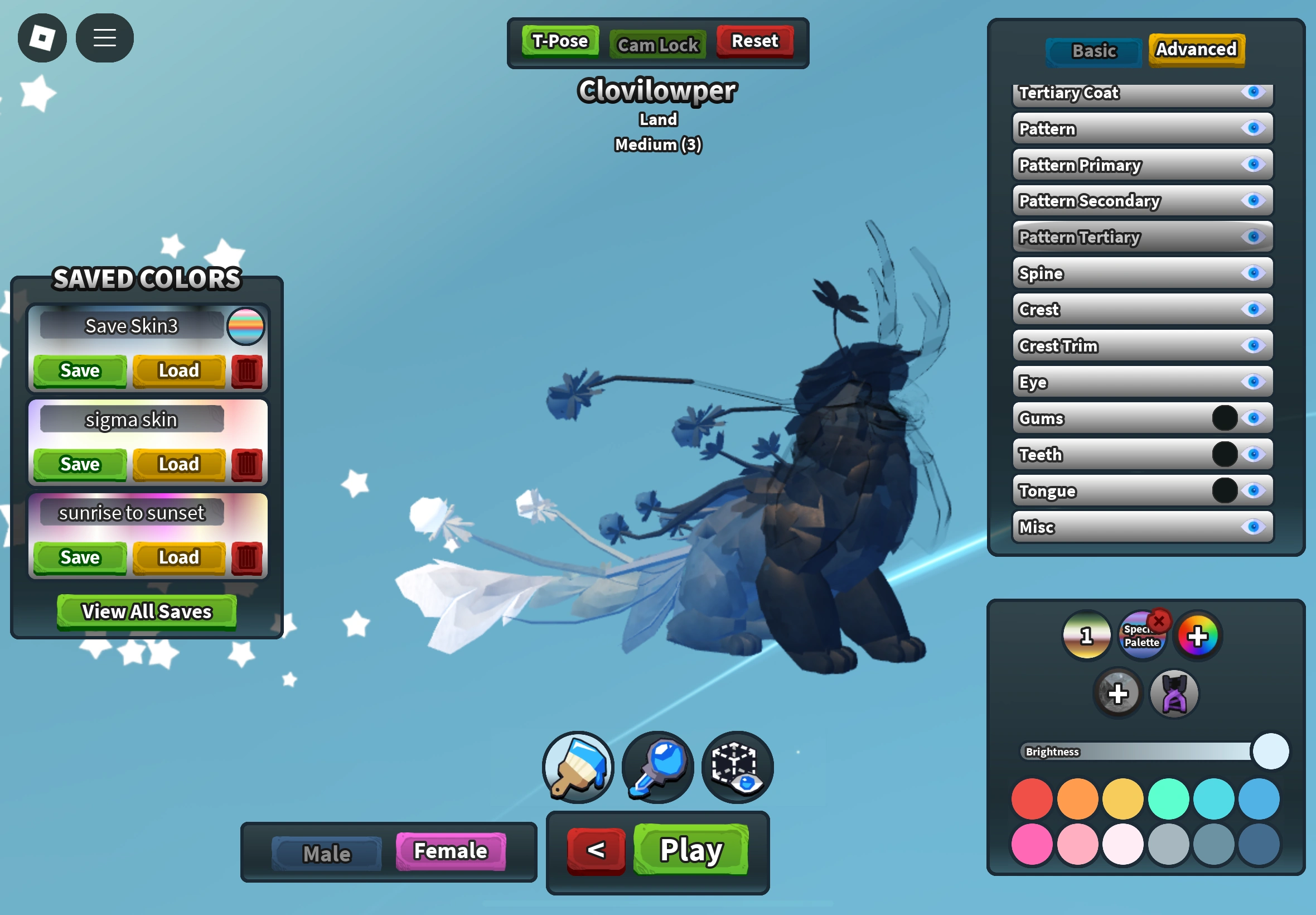
Task: Select the Male gender option
Action: (x=326, y=853)
